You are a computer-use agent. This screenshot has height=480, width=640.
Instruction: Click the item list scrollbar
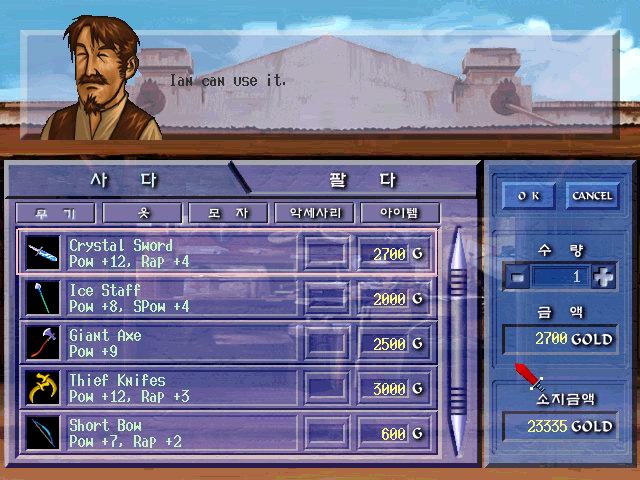coord(458,340)
